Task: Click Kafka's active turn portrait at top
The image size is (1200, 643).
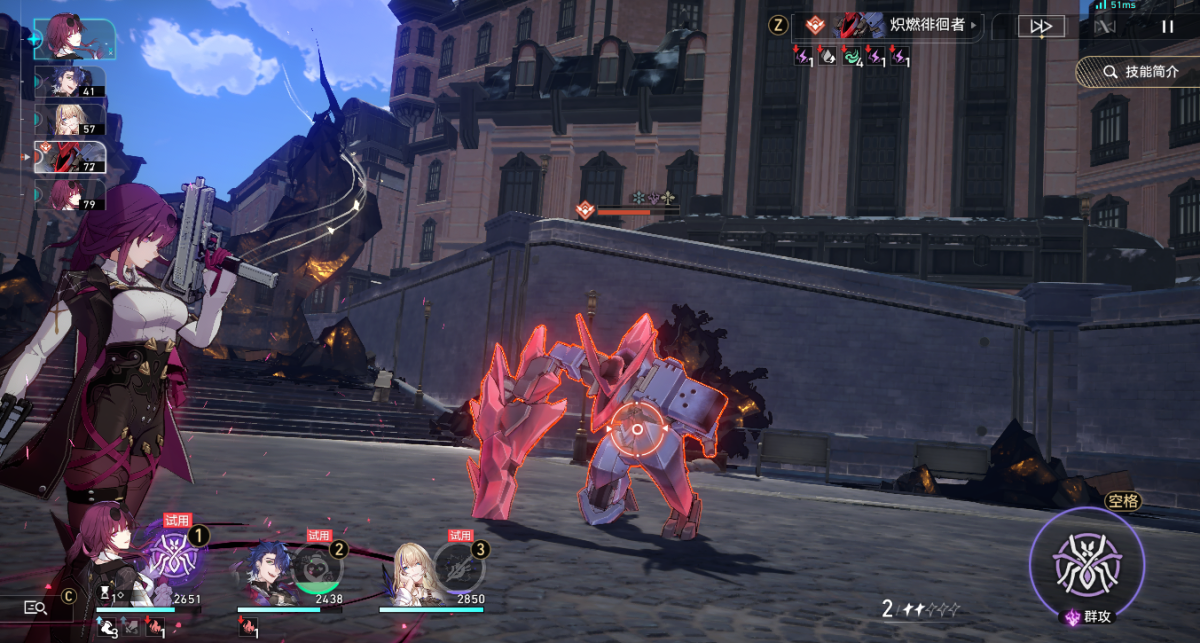Action: click(75, 39)
